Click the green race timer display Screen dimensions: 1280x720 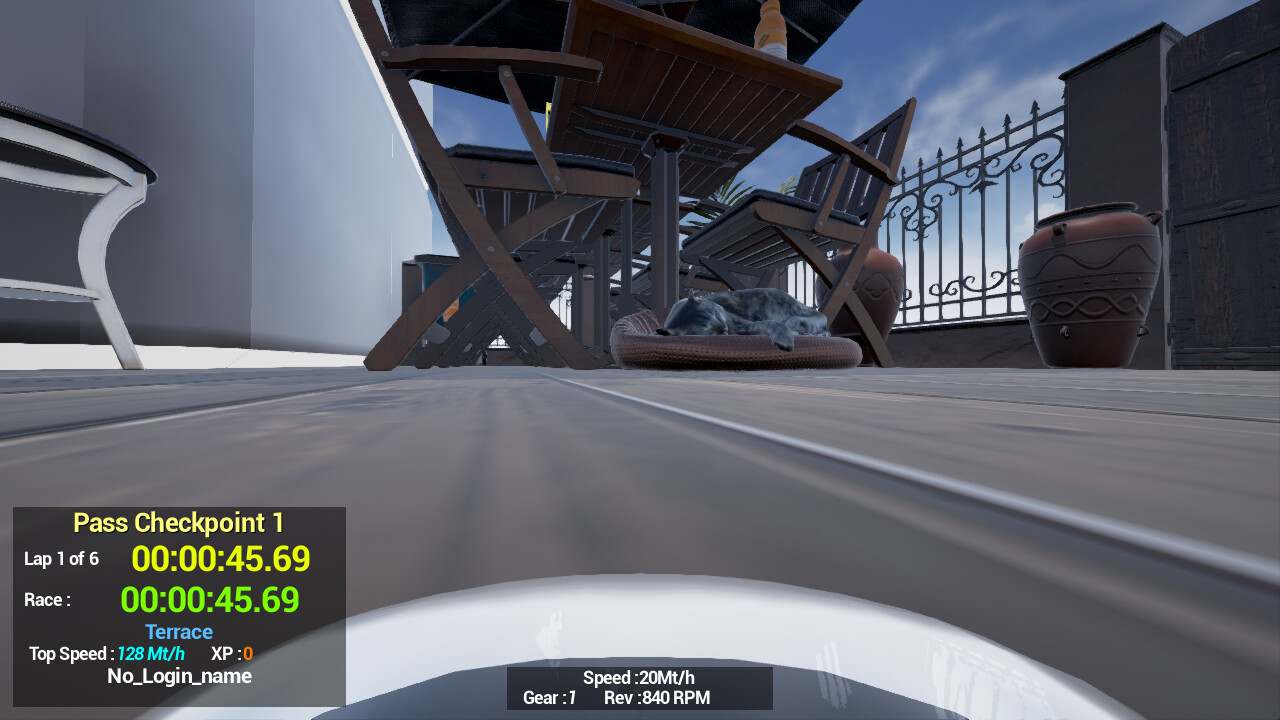(210, 599)
